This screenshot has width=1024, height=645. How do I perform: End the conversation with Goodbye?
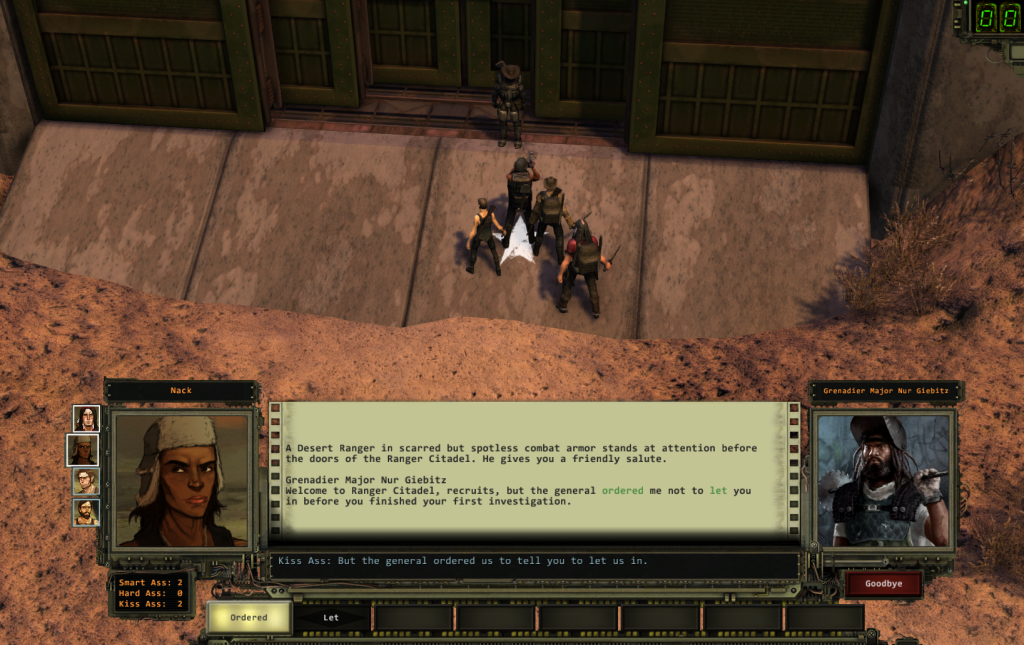click(883, 585)
